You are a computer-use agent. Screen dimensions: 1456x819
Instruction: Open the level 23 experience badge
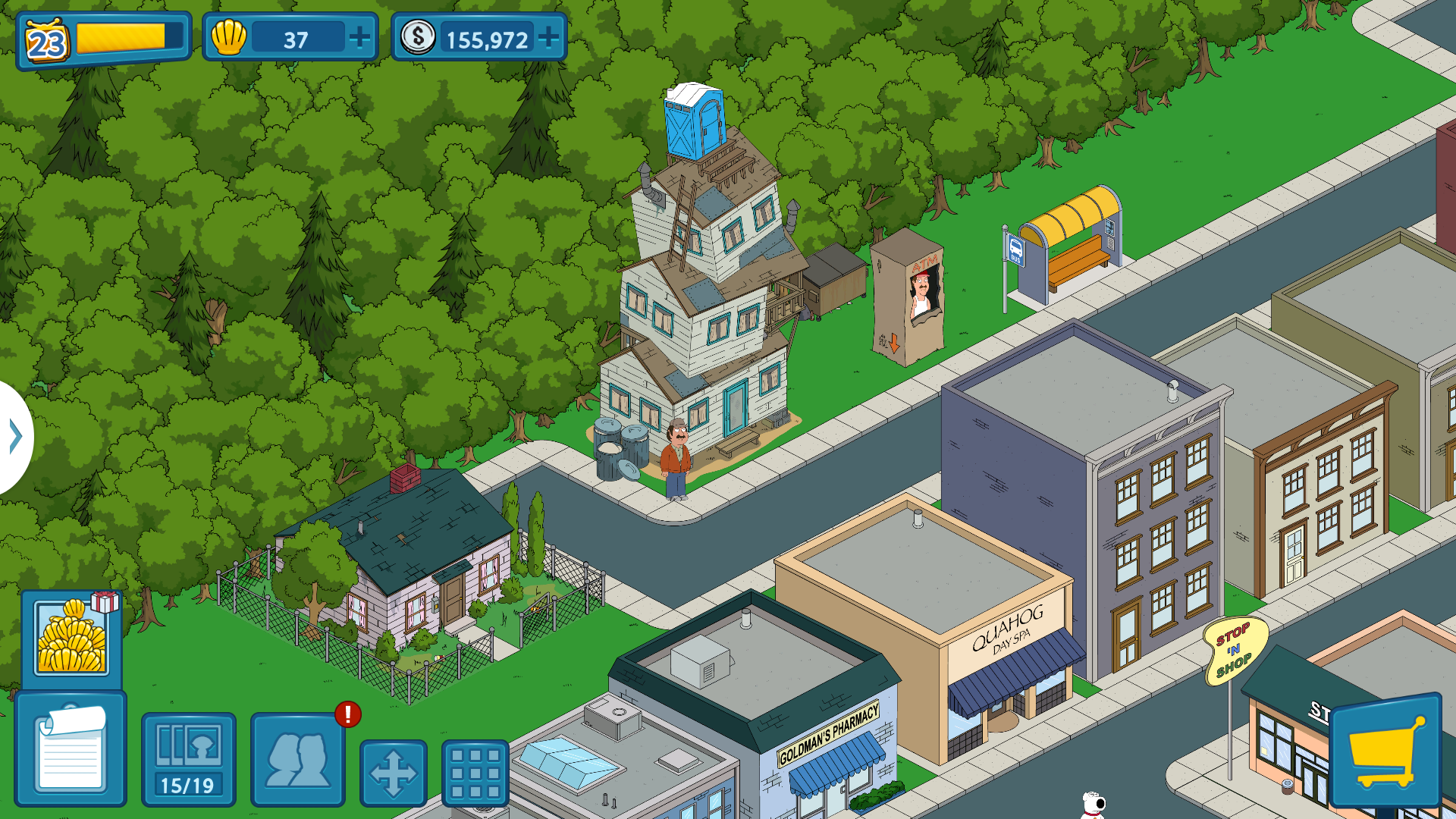[47, 42]
